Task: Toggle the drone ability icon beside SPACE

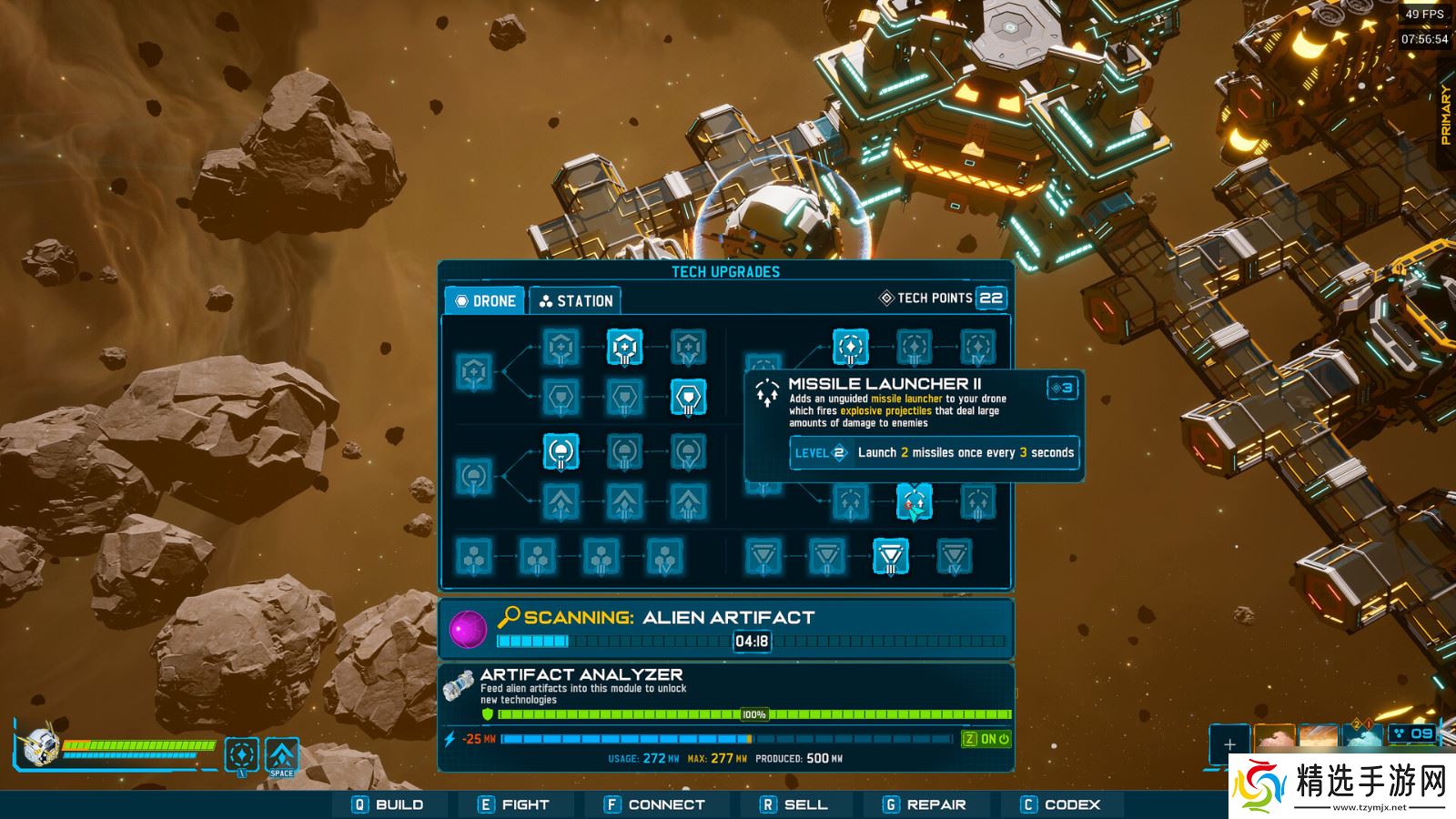Action: pos(241,753)
